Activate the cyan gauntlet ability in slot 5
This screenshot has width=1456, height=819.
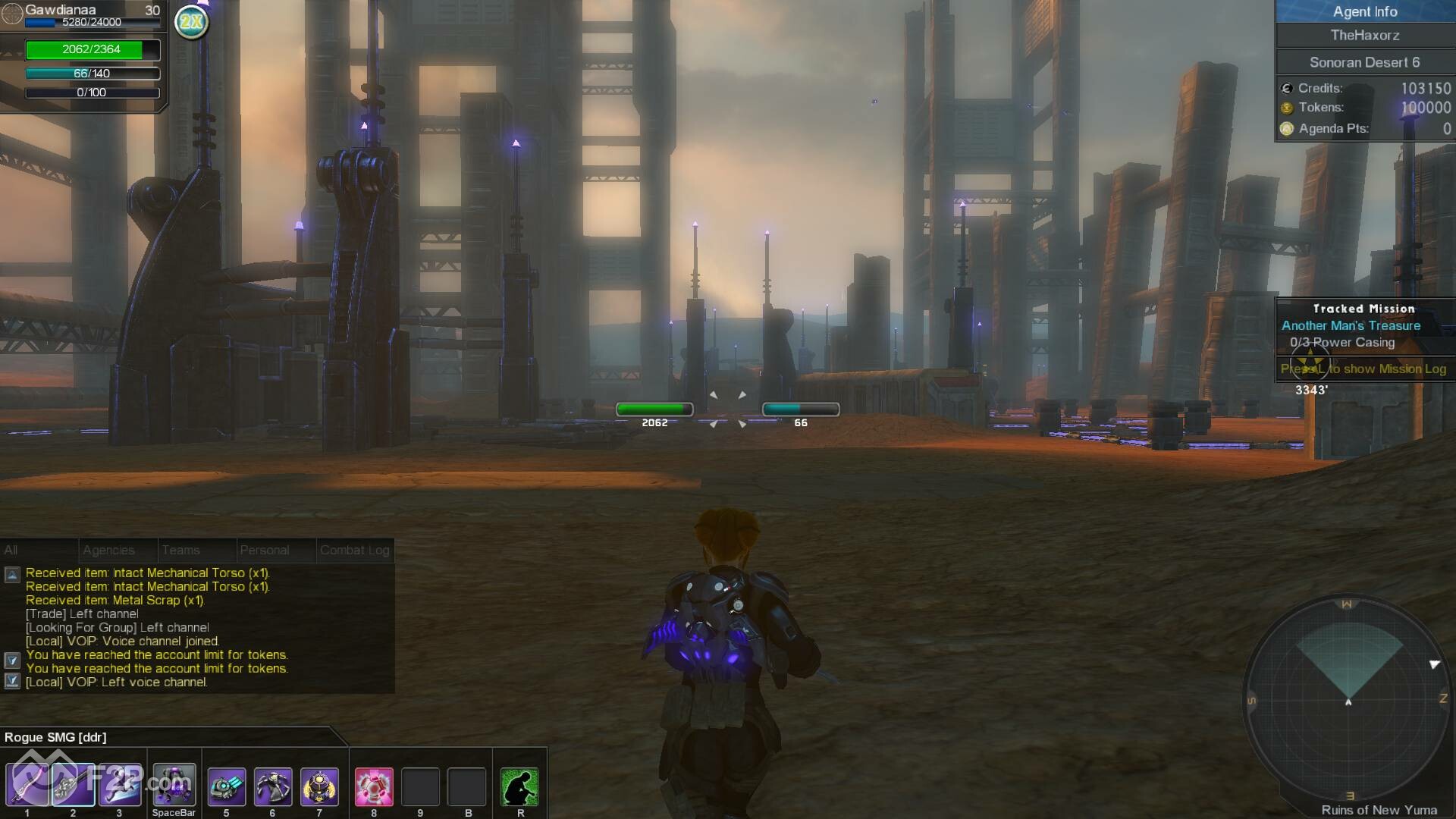click(226, 786)
